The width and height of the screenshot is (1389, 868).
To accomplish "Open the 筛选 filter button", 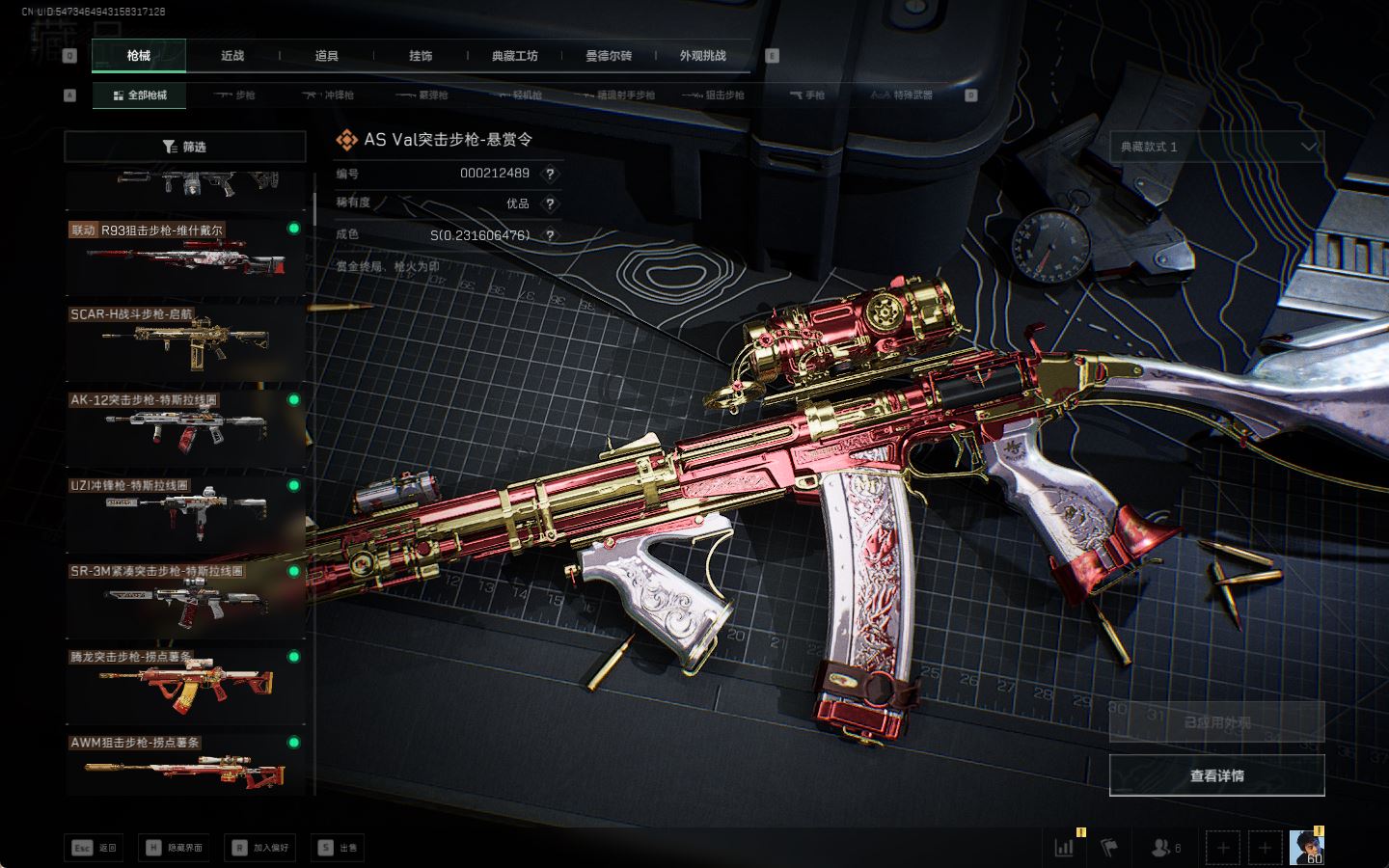I will tap(184, 147).
